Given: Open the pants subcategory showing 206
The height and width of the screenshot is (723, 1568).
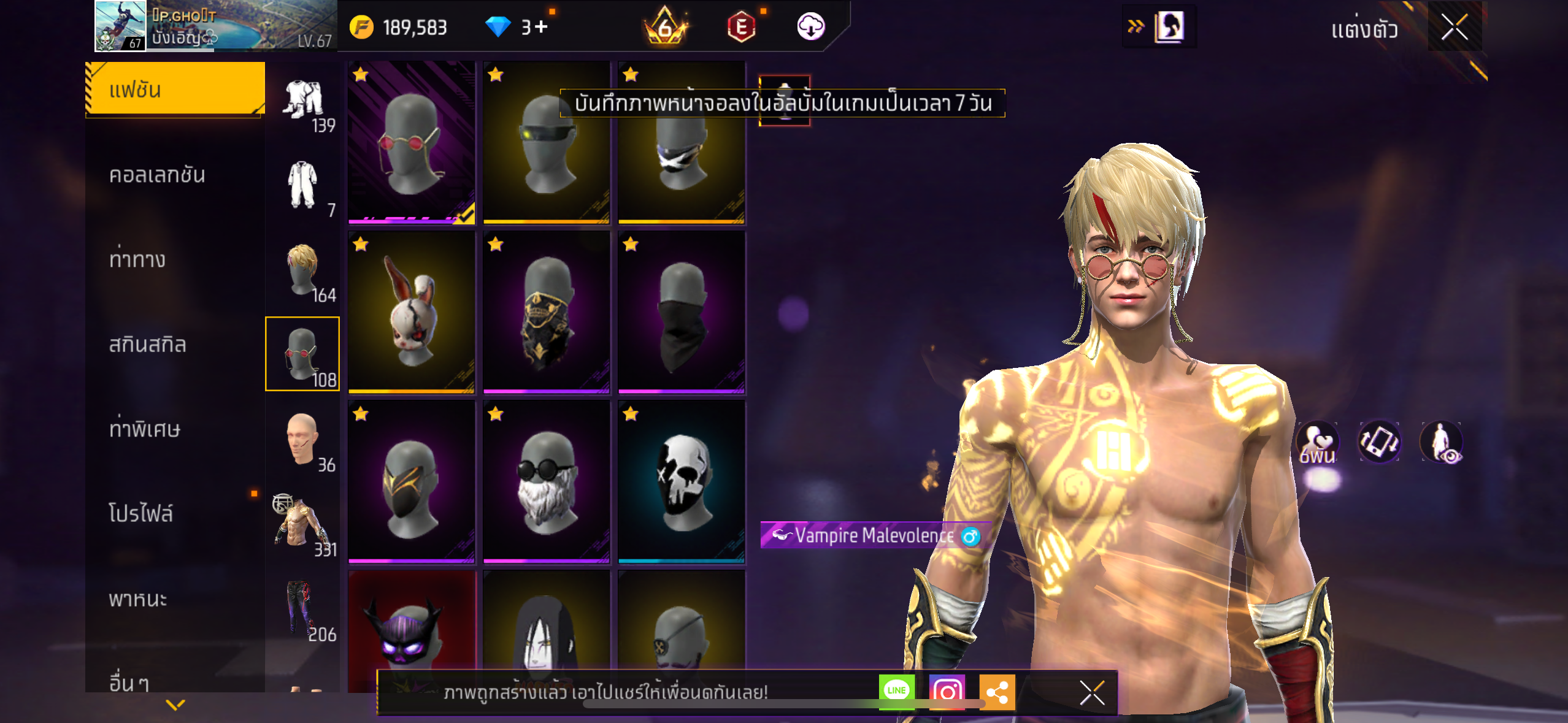Looking at the screenshot, I should (x=303, y=610).
